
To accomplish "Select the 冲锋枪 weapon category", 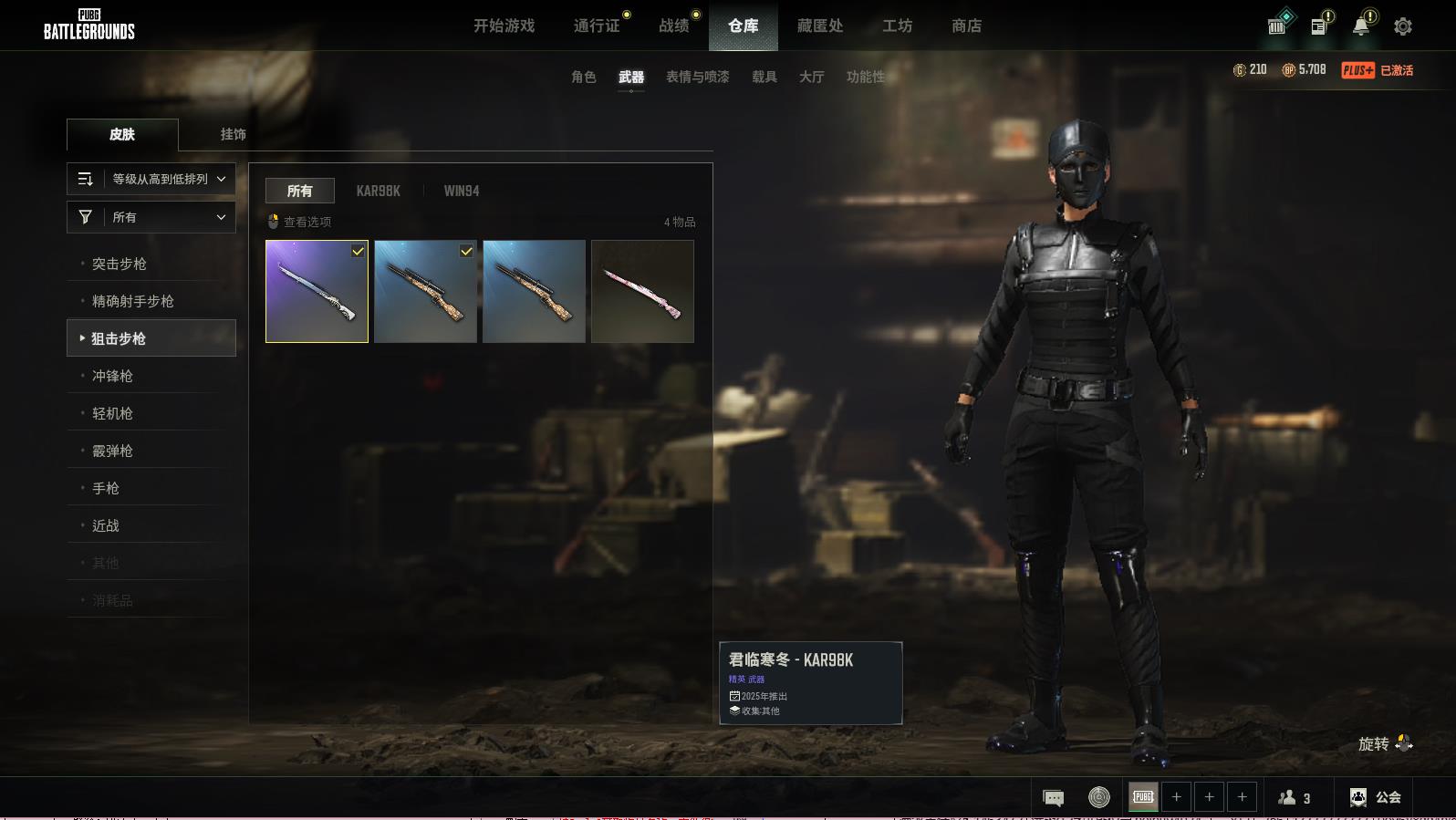I will click(112, 376).
